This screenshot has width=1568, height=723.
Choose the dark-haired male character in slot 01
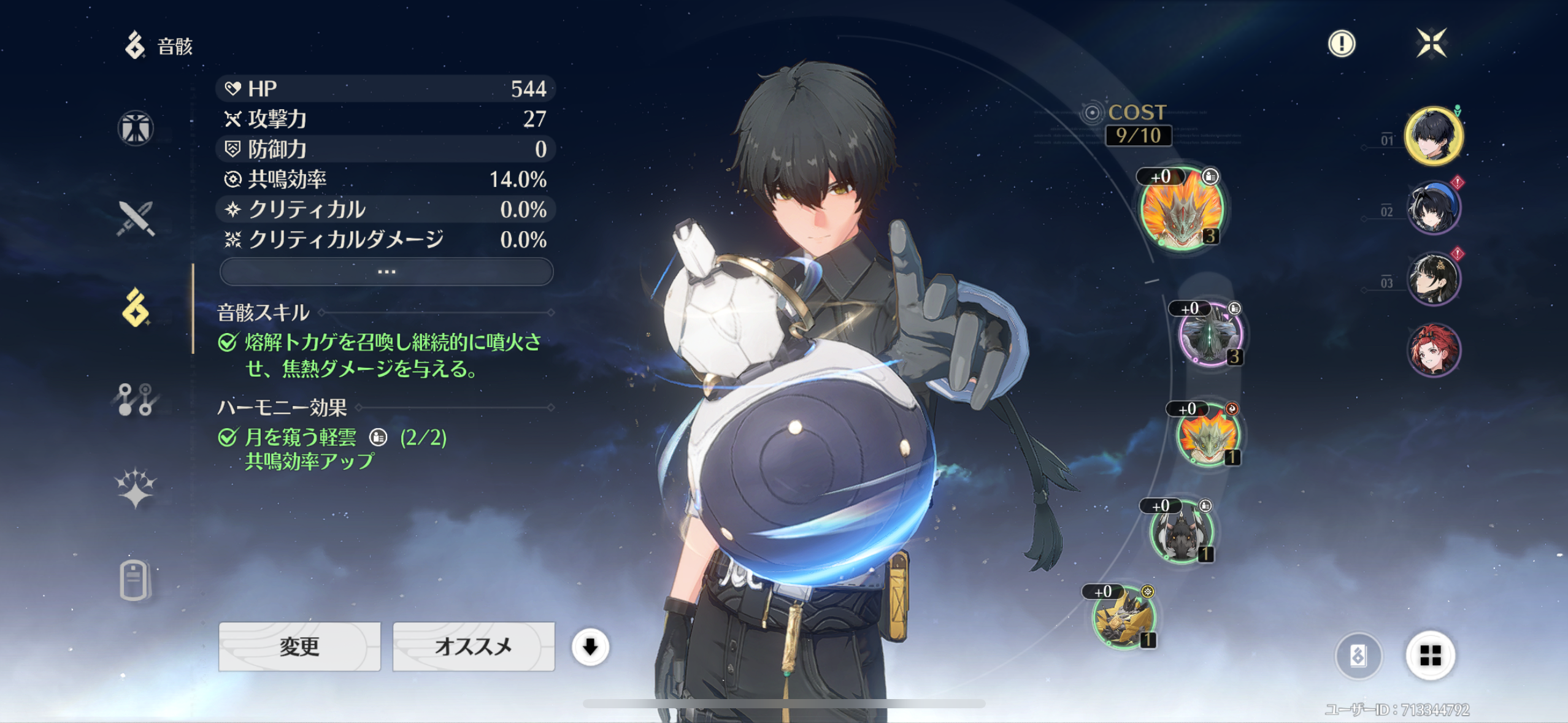click(x=1433, y=136)
